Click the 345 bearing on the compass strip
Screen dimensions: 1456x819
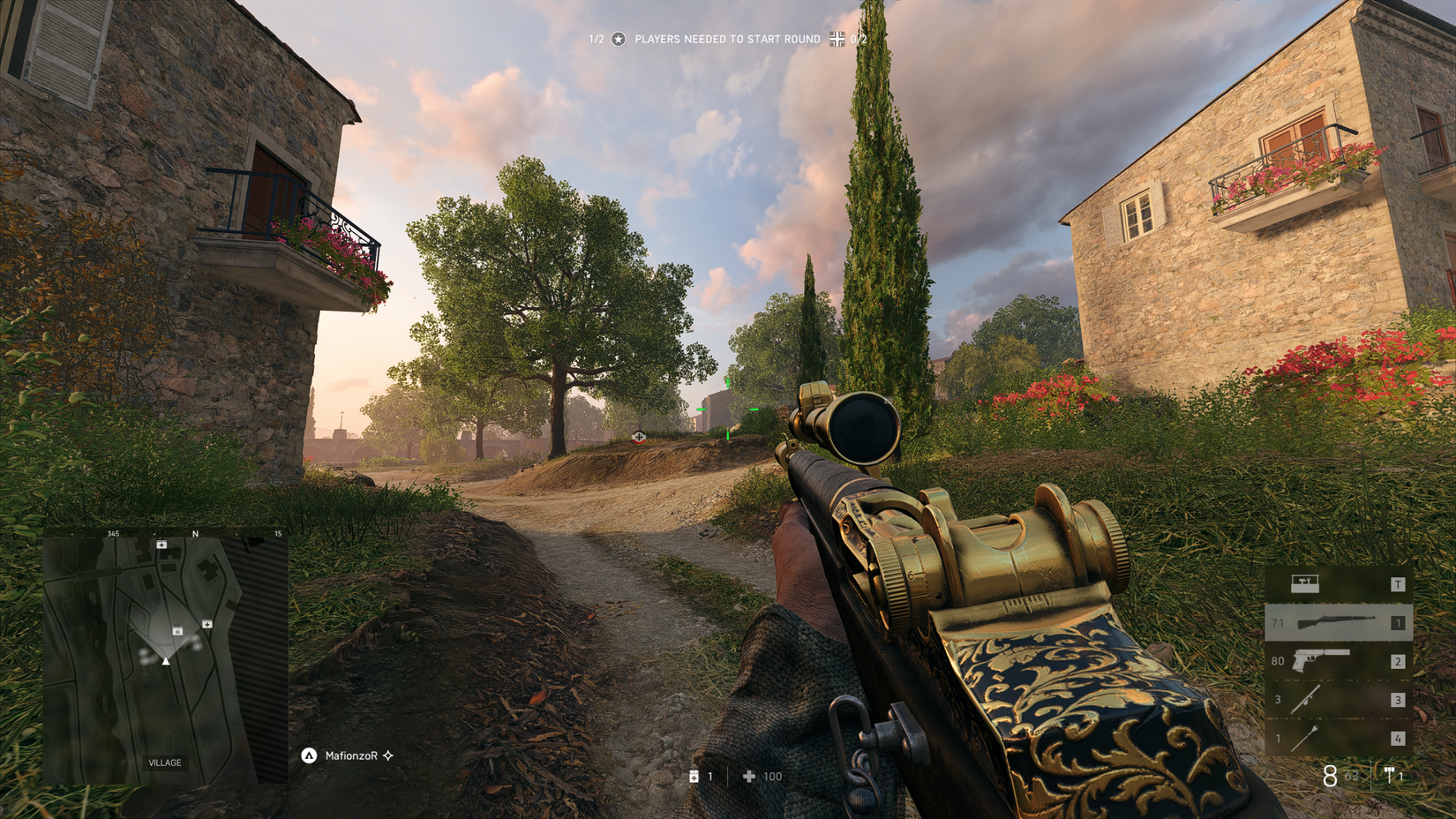112,534
